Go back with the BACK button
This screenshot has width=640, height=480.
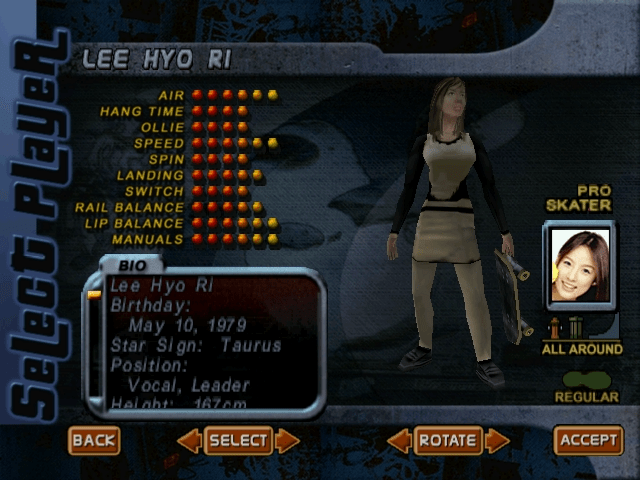coord(94,440)
